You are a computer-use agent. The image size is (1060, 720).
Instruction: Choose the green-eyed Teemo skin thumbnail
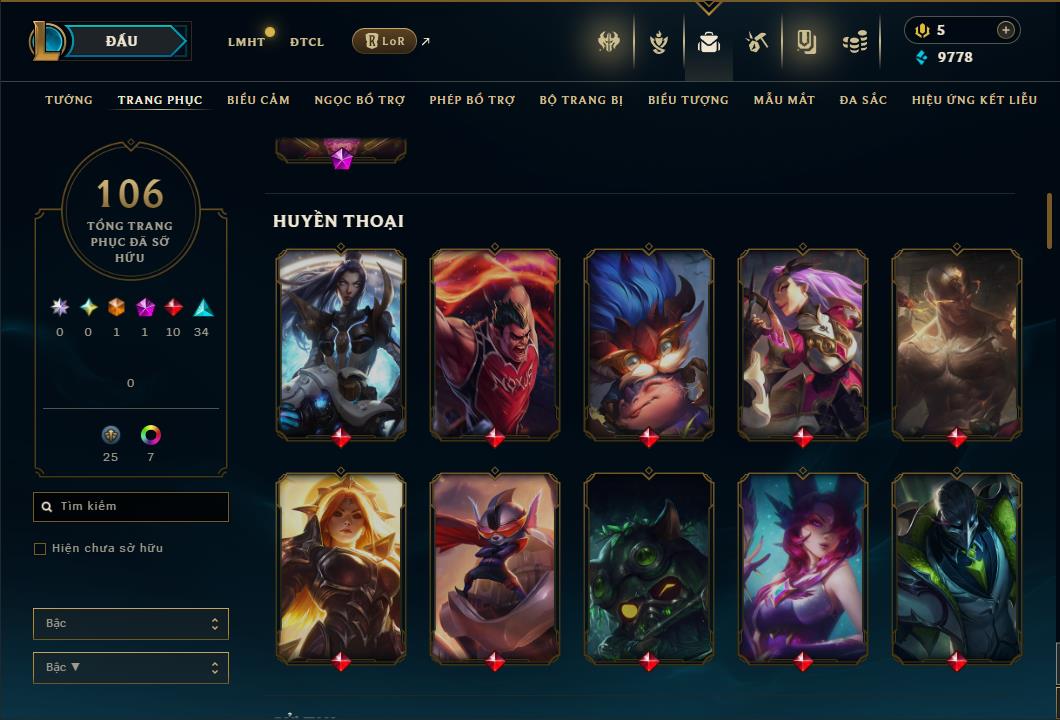[x=649, y=567]
